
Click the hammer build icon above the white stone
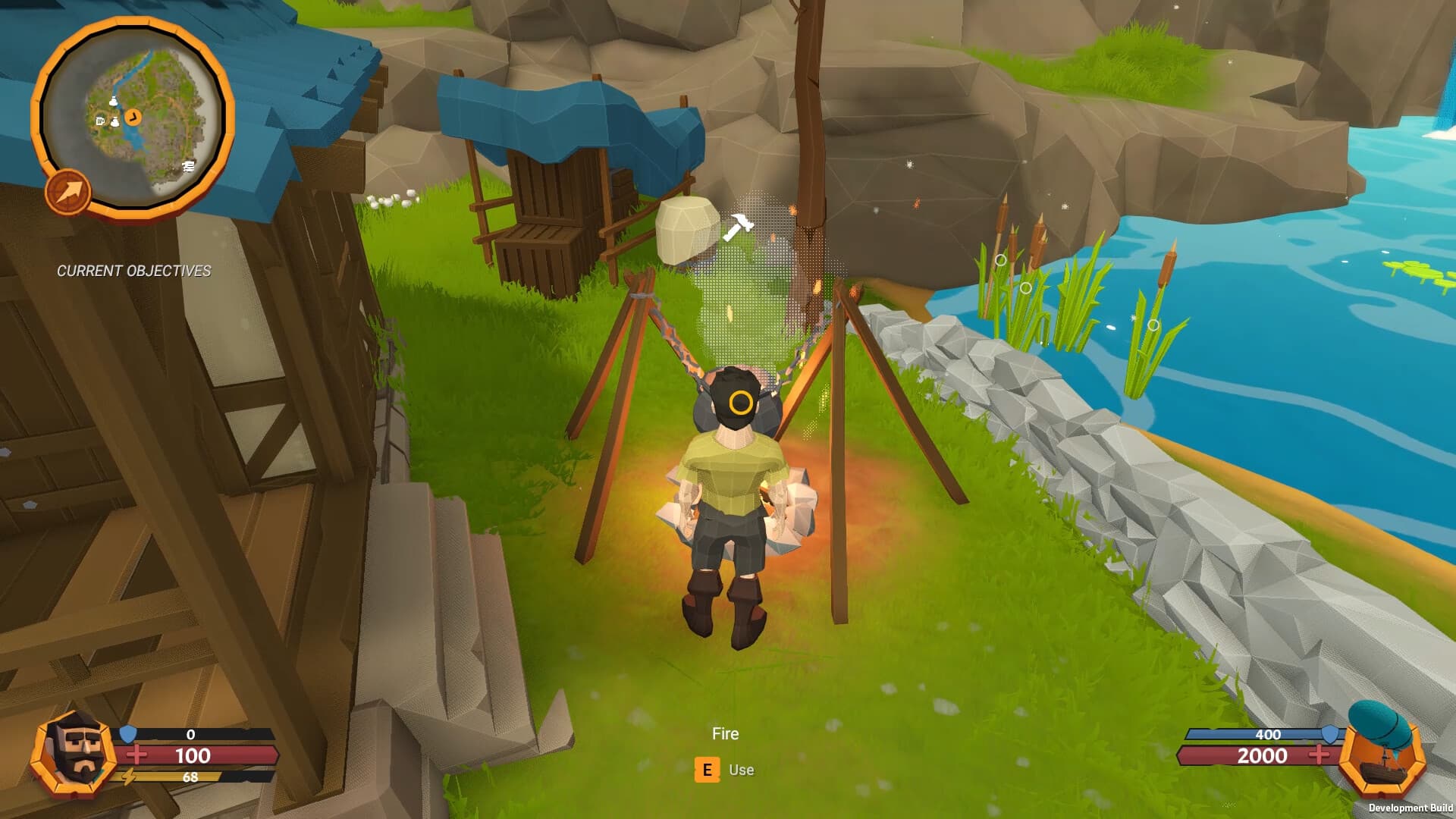coord(738,227)
